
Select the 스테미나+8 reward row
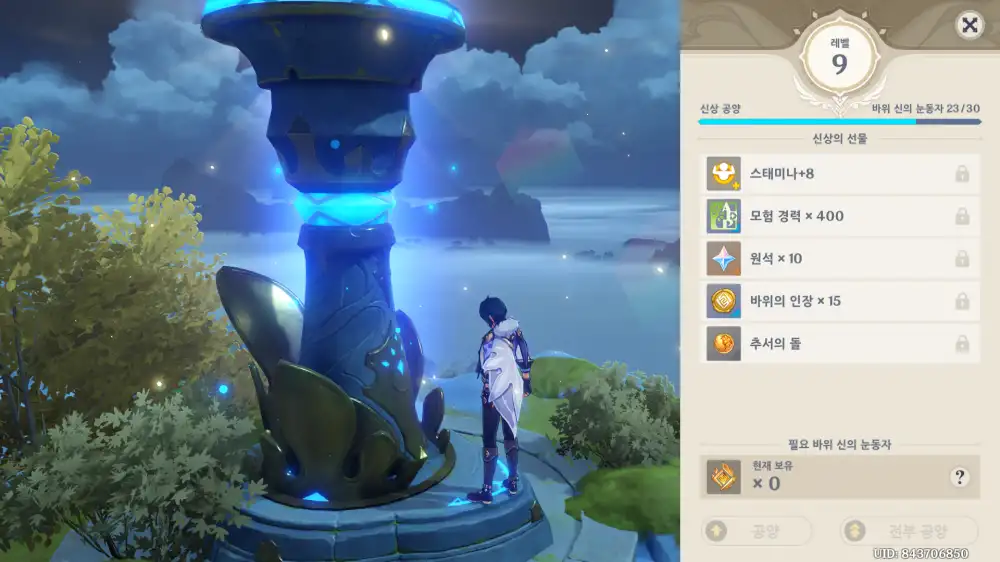(x=838, y=174)
